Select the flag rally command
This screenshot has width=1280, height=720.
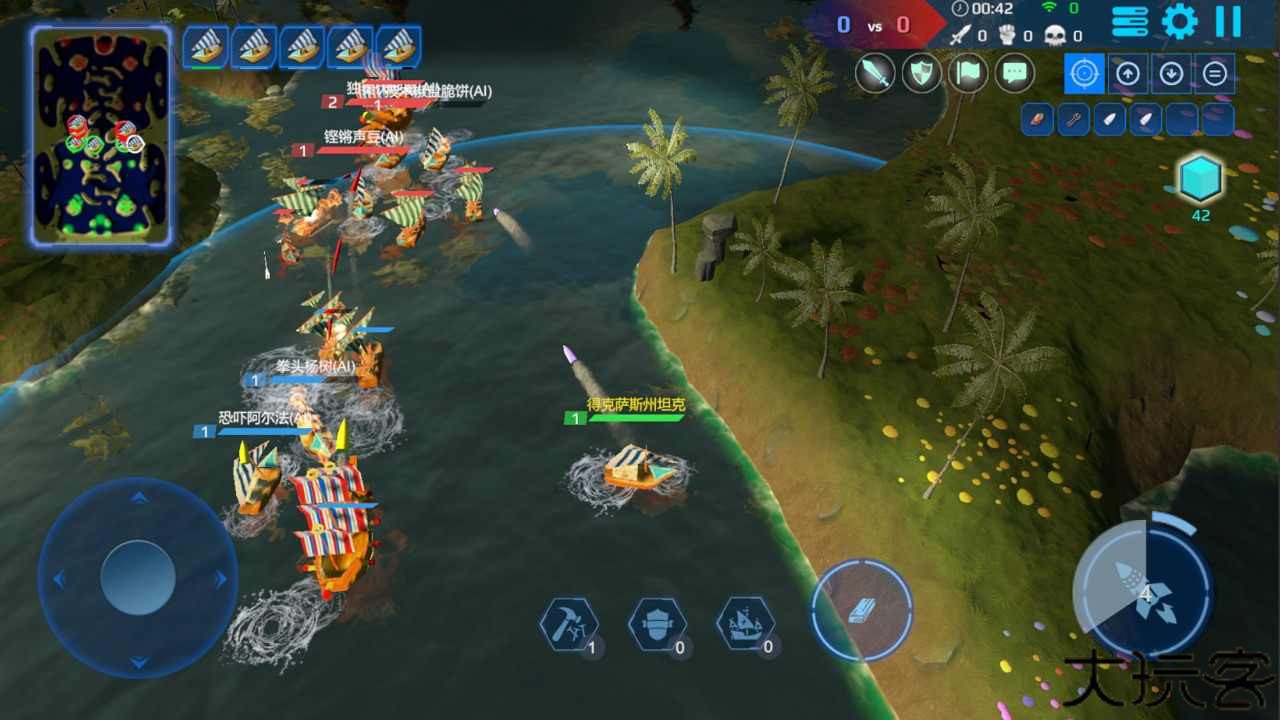coord(968,72)
